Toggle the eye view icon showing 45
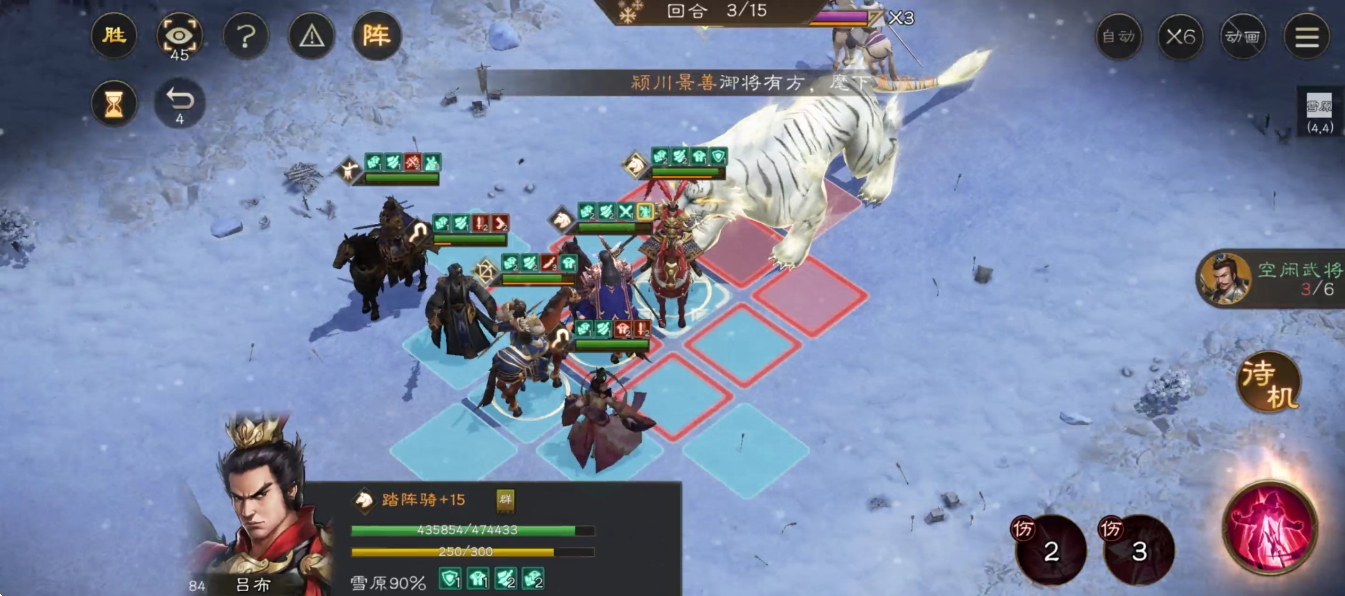The height and width of the screenshot is (596, 1345). pyautogui.click(x=180, y=37)
